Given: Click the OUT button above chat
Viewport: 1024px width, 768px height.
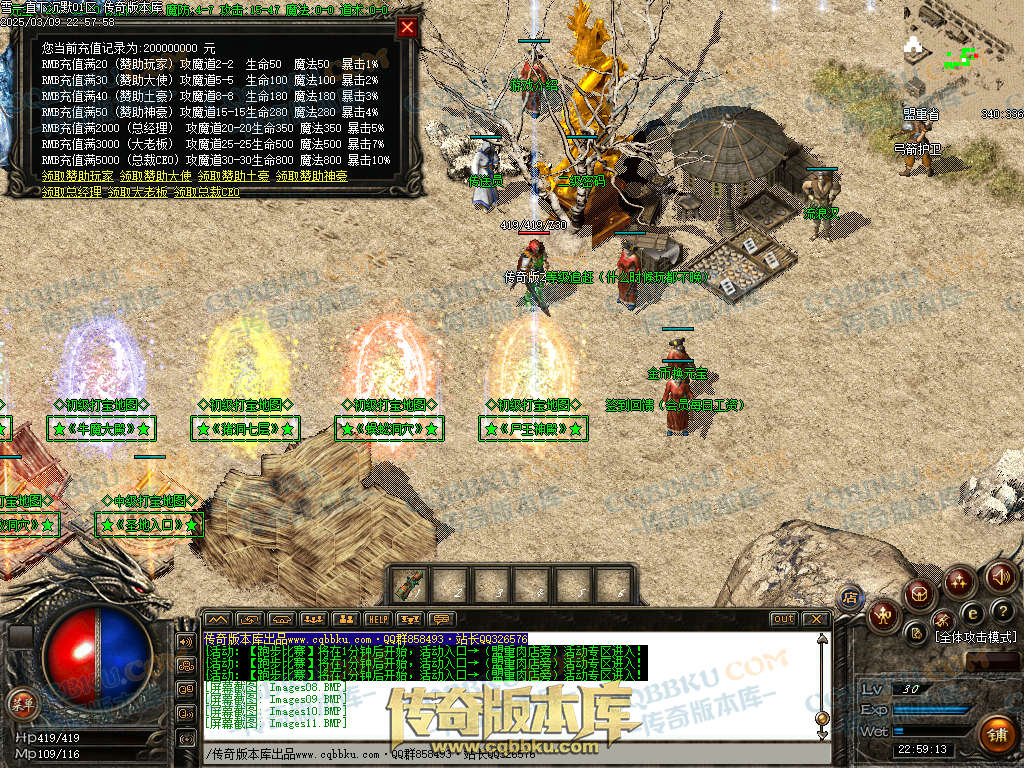Looking at the screenshot, I should click(784, 619).
